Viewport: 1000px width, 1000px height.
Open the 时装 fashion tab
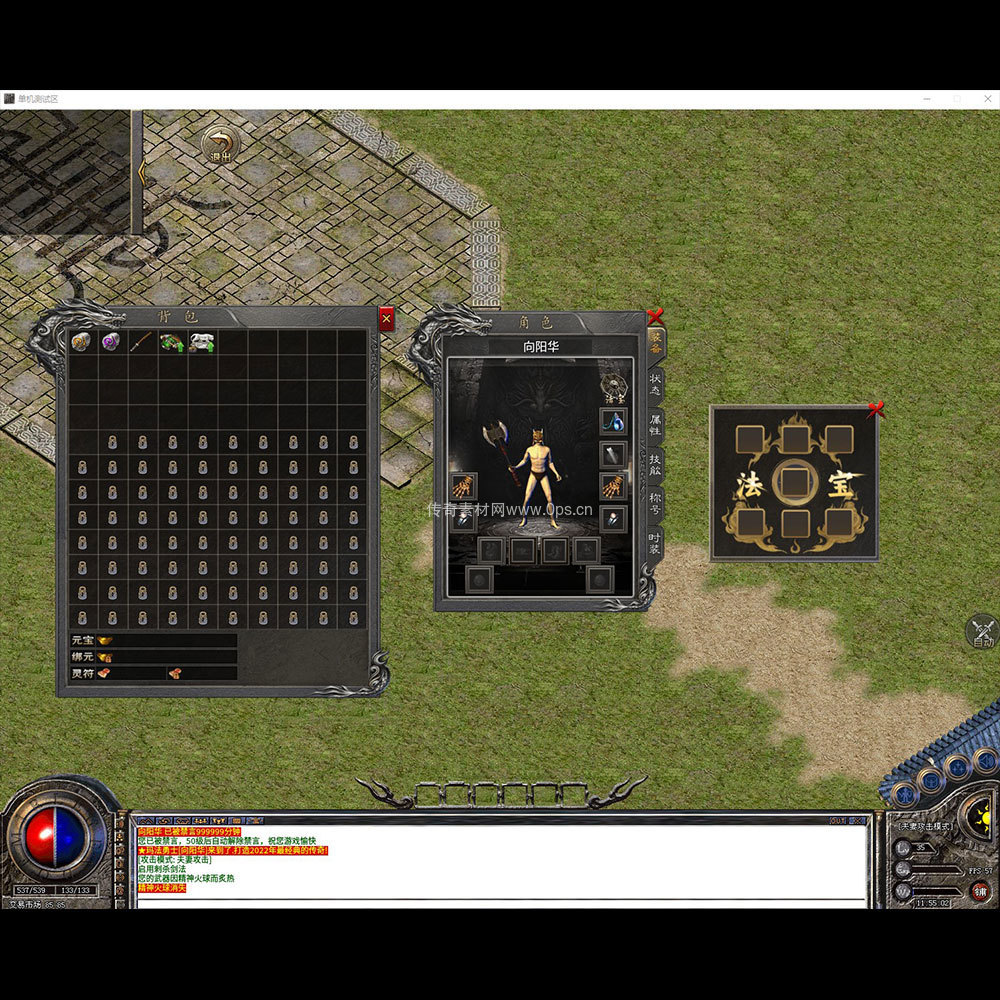point(655,546)
